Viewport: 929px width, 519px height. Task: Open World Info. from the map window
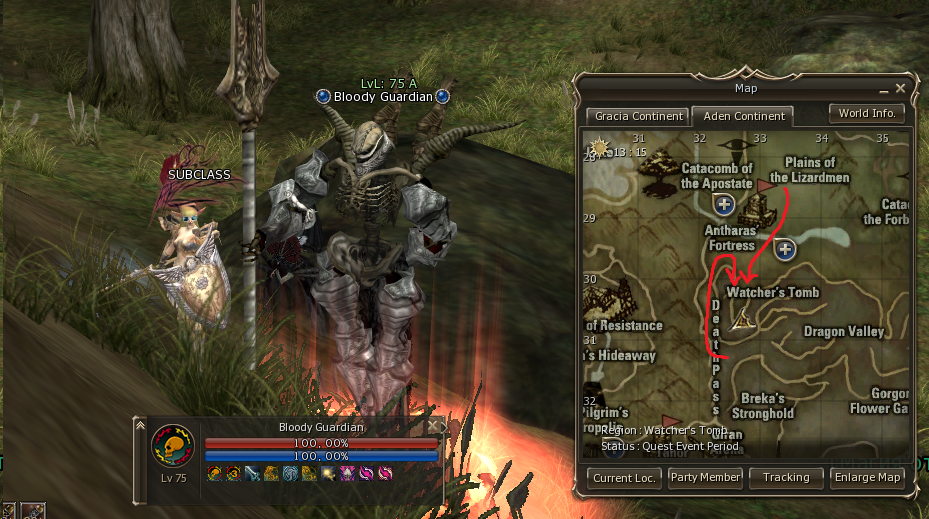866,113
